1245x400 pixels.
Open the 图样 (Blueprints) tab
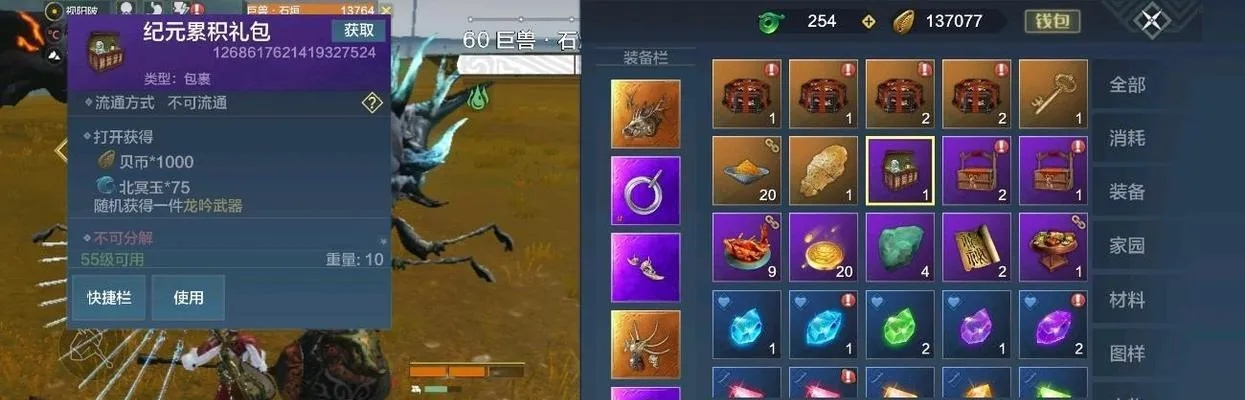coord(1127,353)
